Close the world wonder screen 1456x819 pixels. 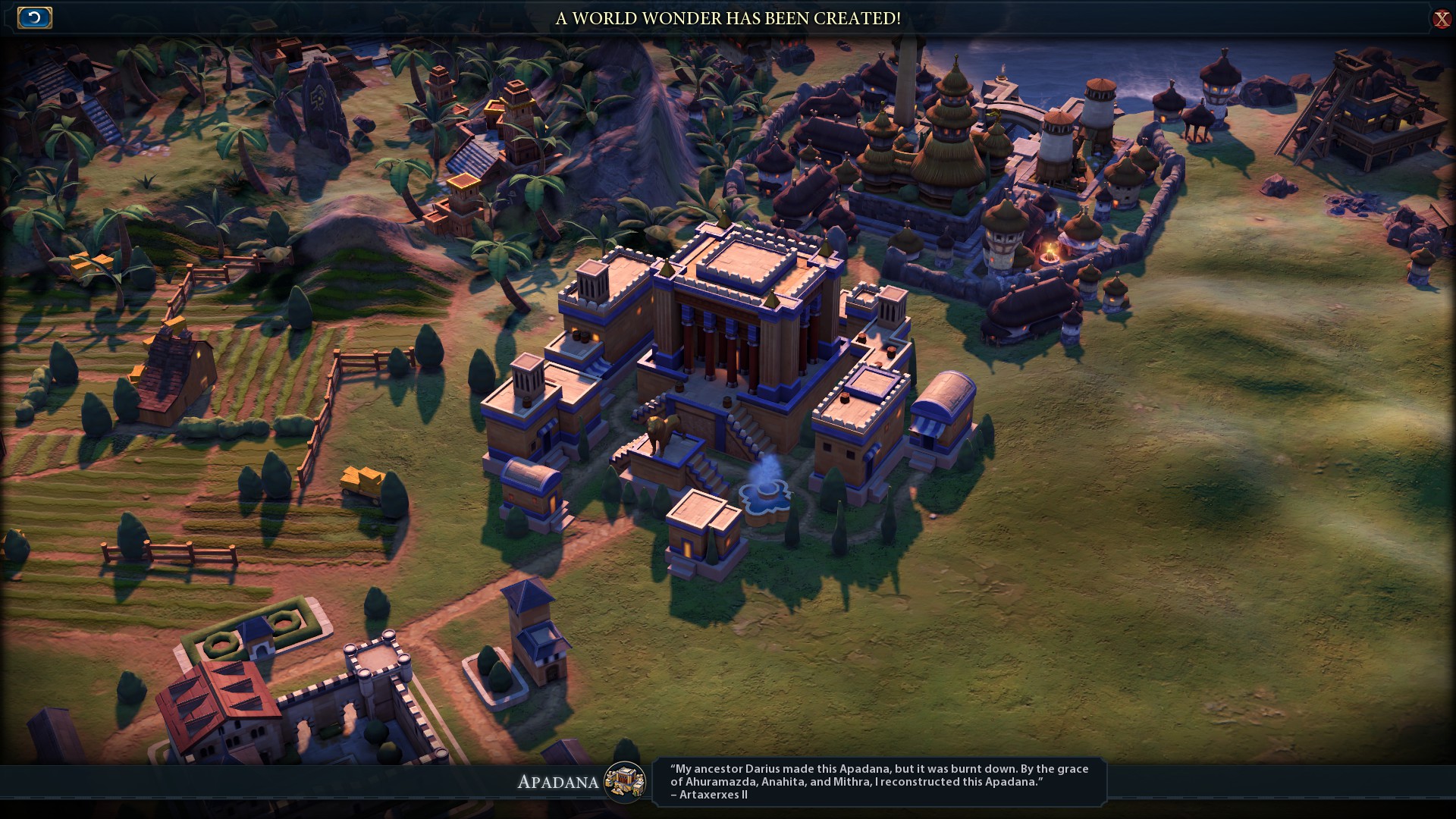[1441, 19]
